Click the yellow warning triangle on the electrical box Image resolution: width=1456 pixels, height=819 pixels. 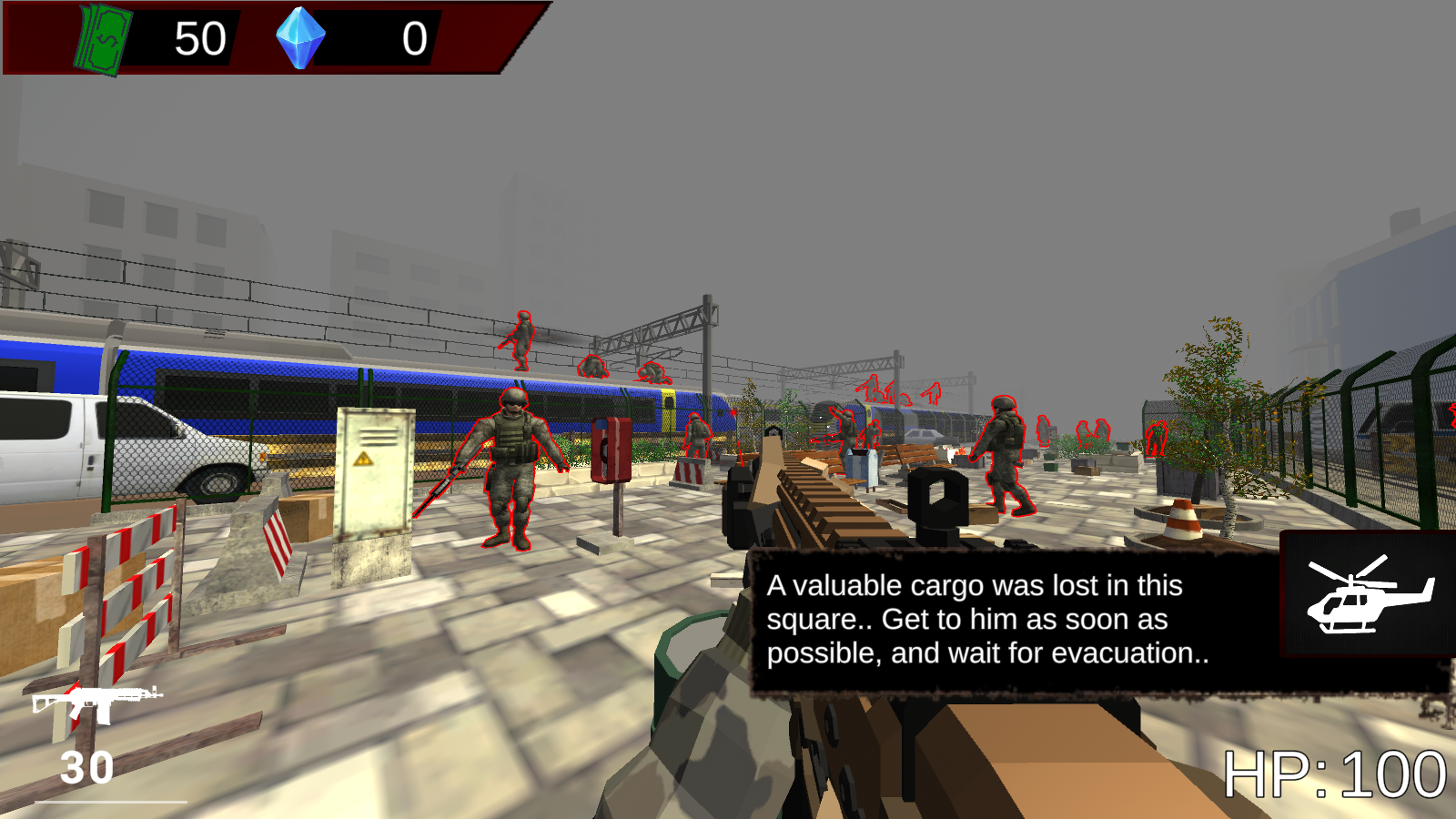[x=363, y=459]
